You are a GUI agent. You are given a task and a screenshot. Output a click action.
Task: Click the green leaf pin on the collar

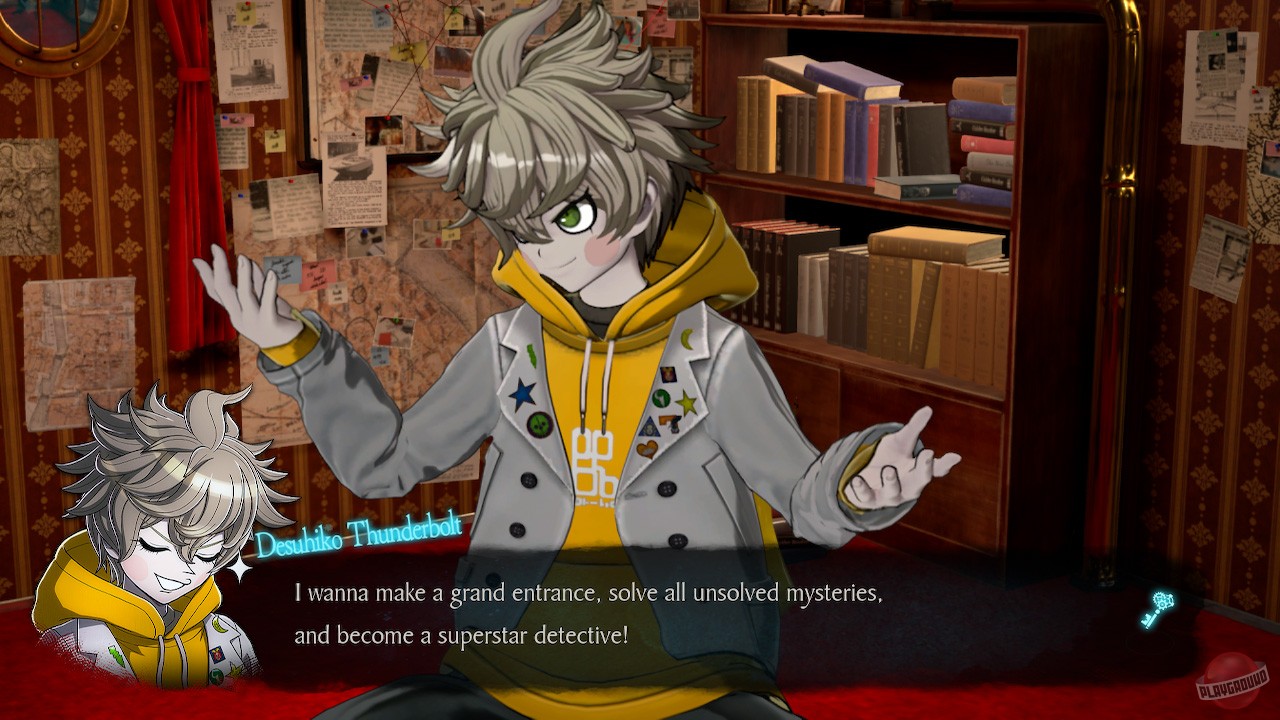click(531, 354)
